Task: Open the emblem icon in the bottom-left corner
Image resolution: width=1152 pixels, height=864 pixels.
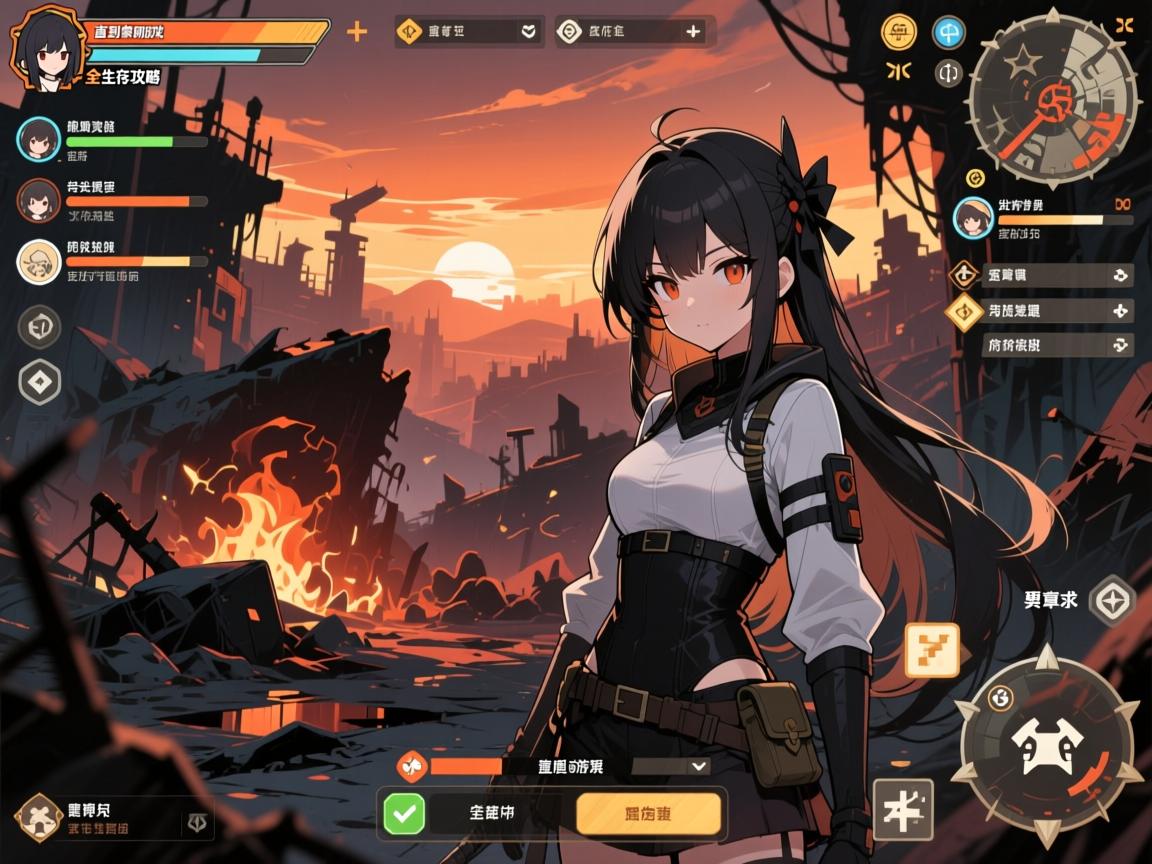Action: 40,816
